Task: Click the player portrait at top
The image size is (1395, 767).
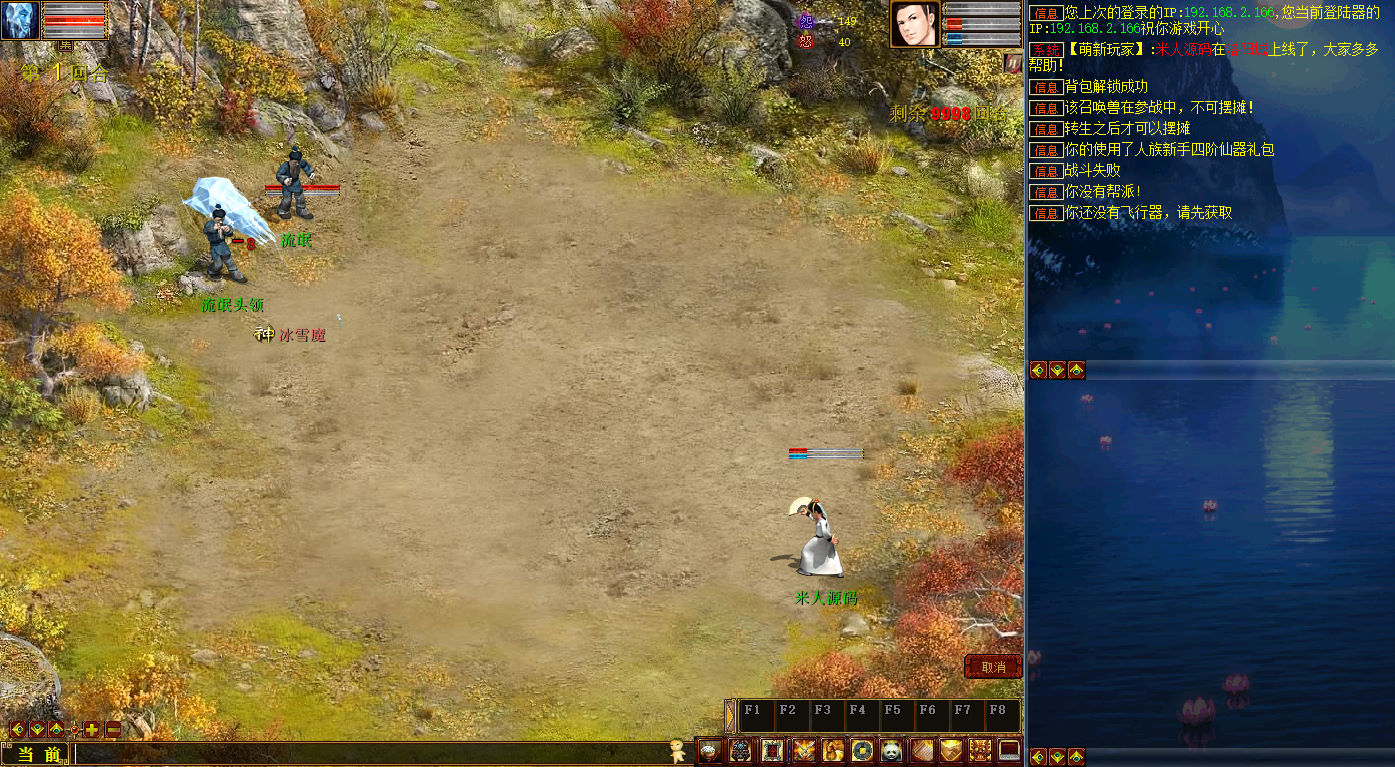Action: point(914,24)
